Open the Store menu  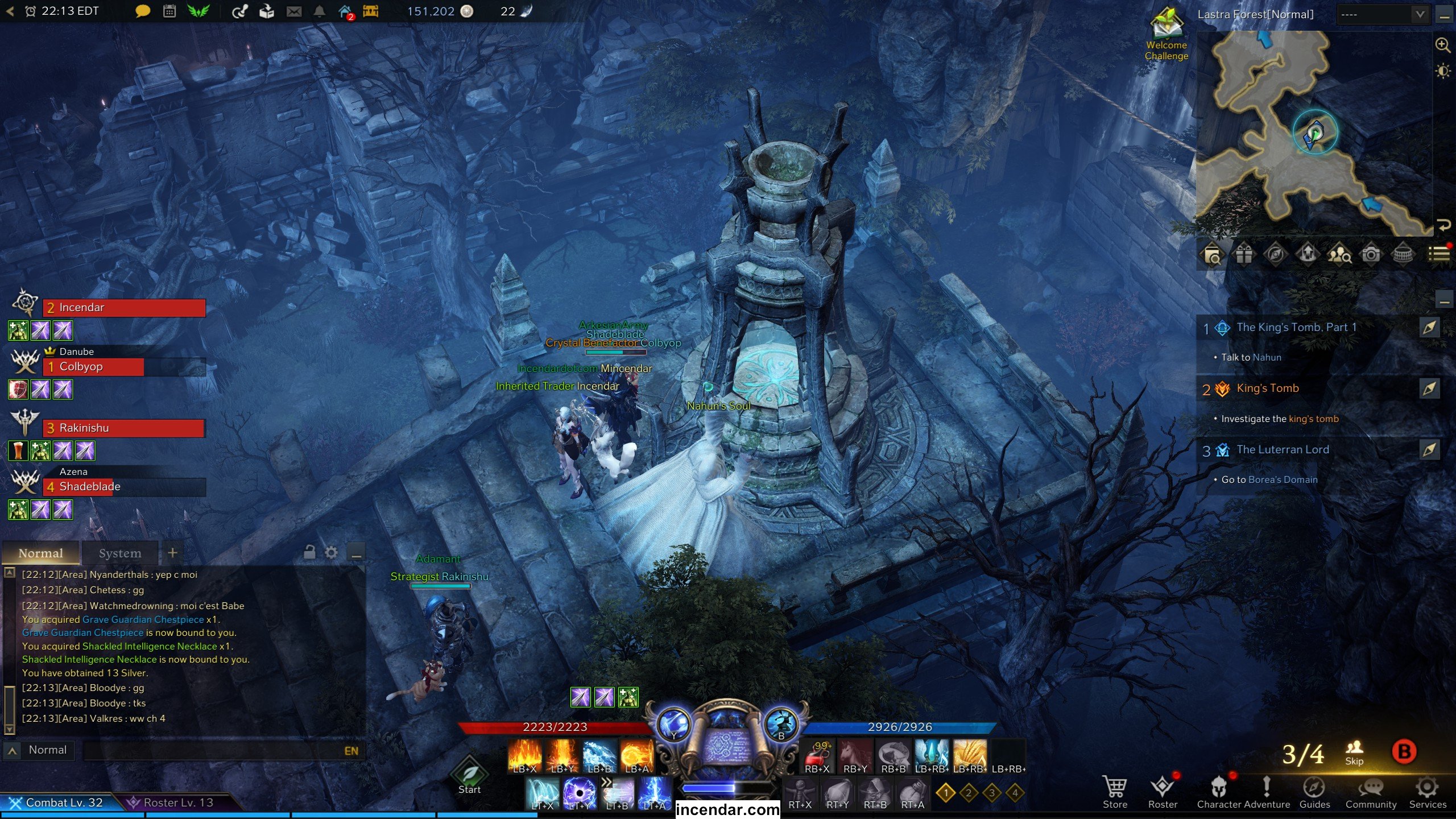pyautogui.click(x=1114, y=791)
